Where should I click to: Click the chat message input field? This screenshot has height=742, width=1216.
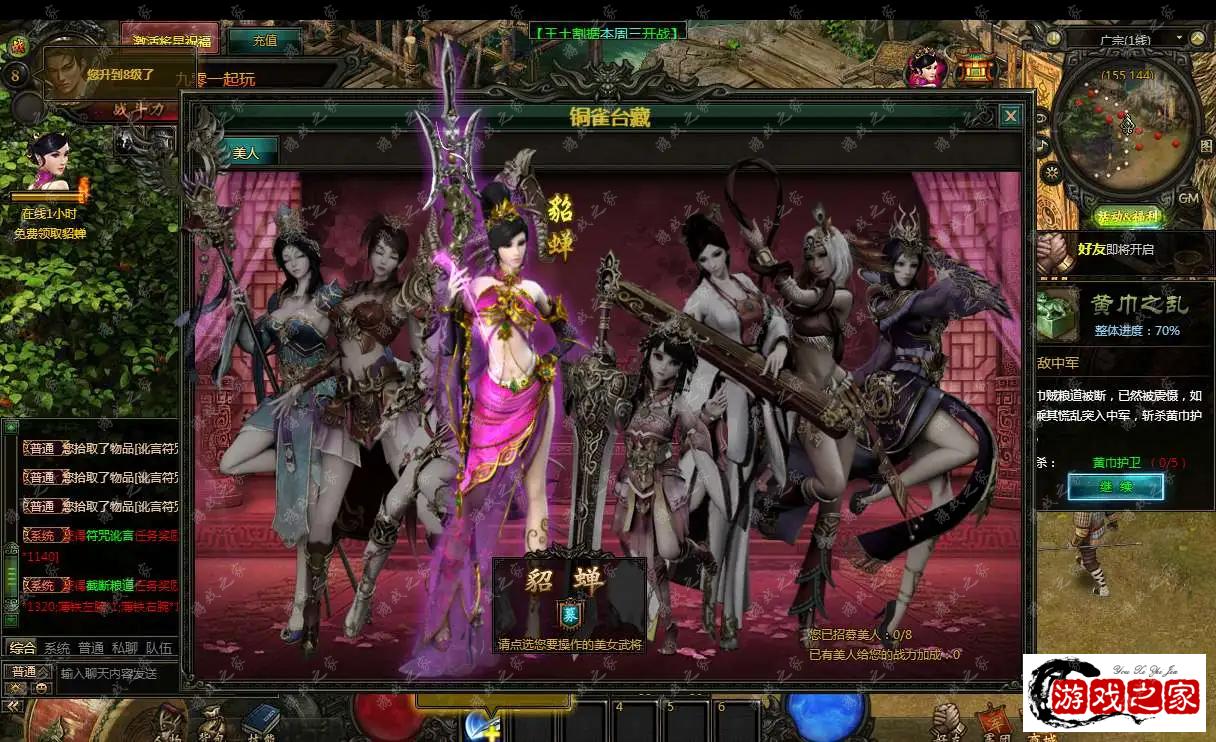115,673
